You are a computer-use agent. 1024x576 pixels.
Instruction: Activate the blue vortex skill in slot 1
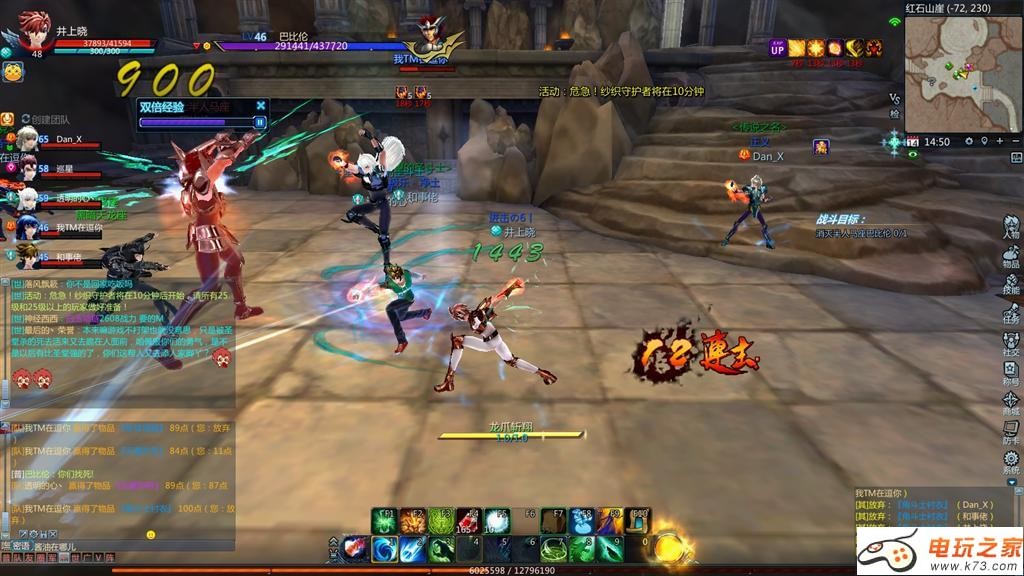tap(384, 549)
